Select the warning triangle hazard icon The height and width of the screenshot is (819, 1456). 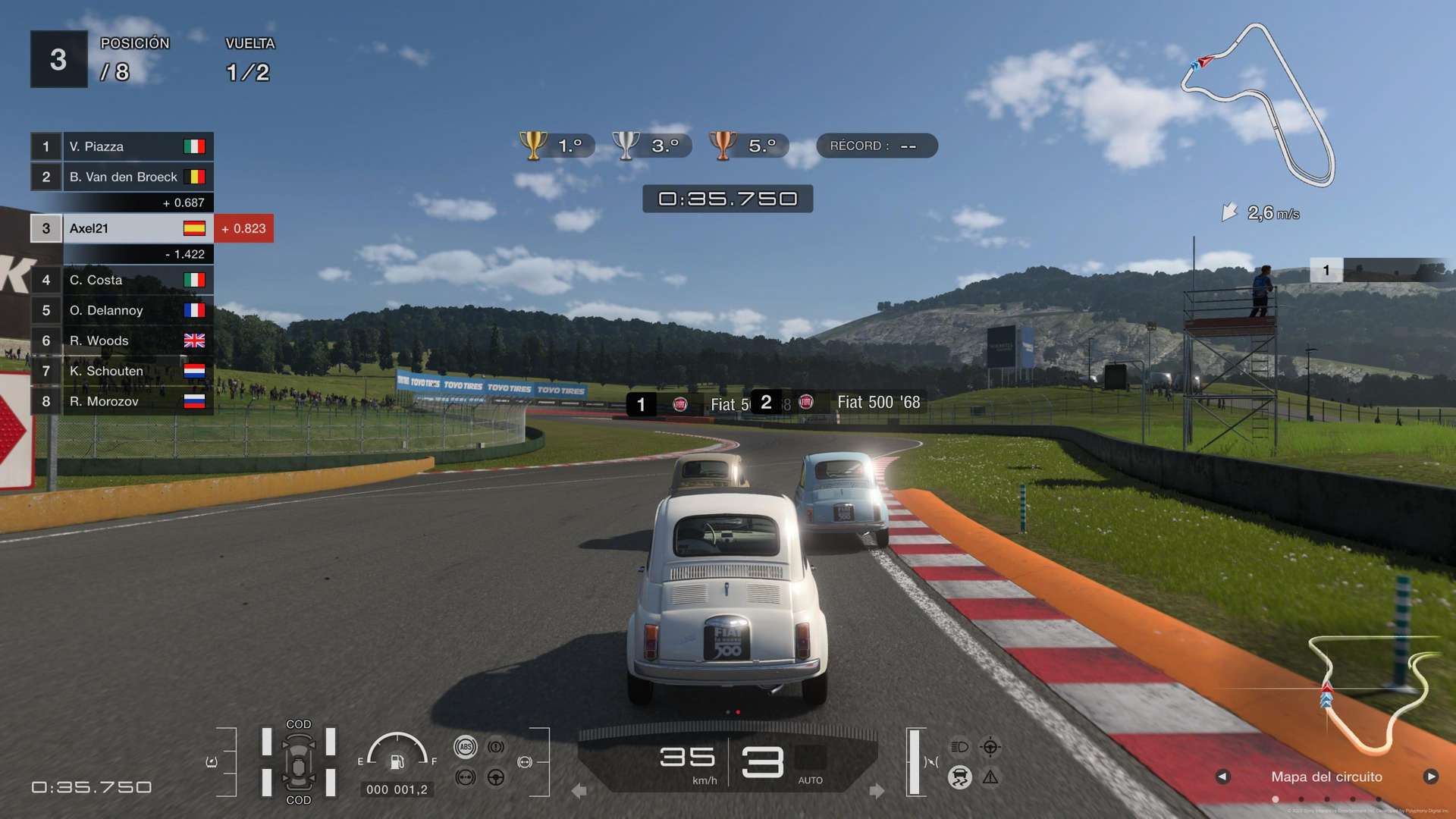pyautogui.click(x=990, y=777)
